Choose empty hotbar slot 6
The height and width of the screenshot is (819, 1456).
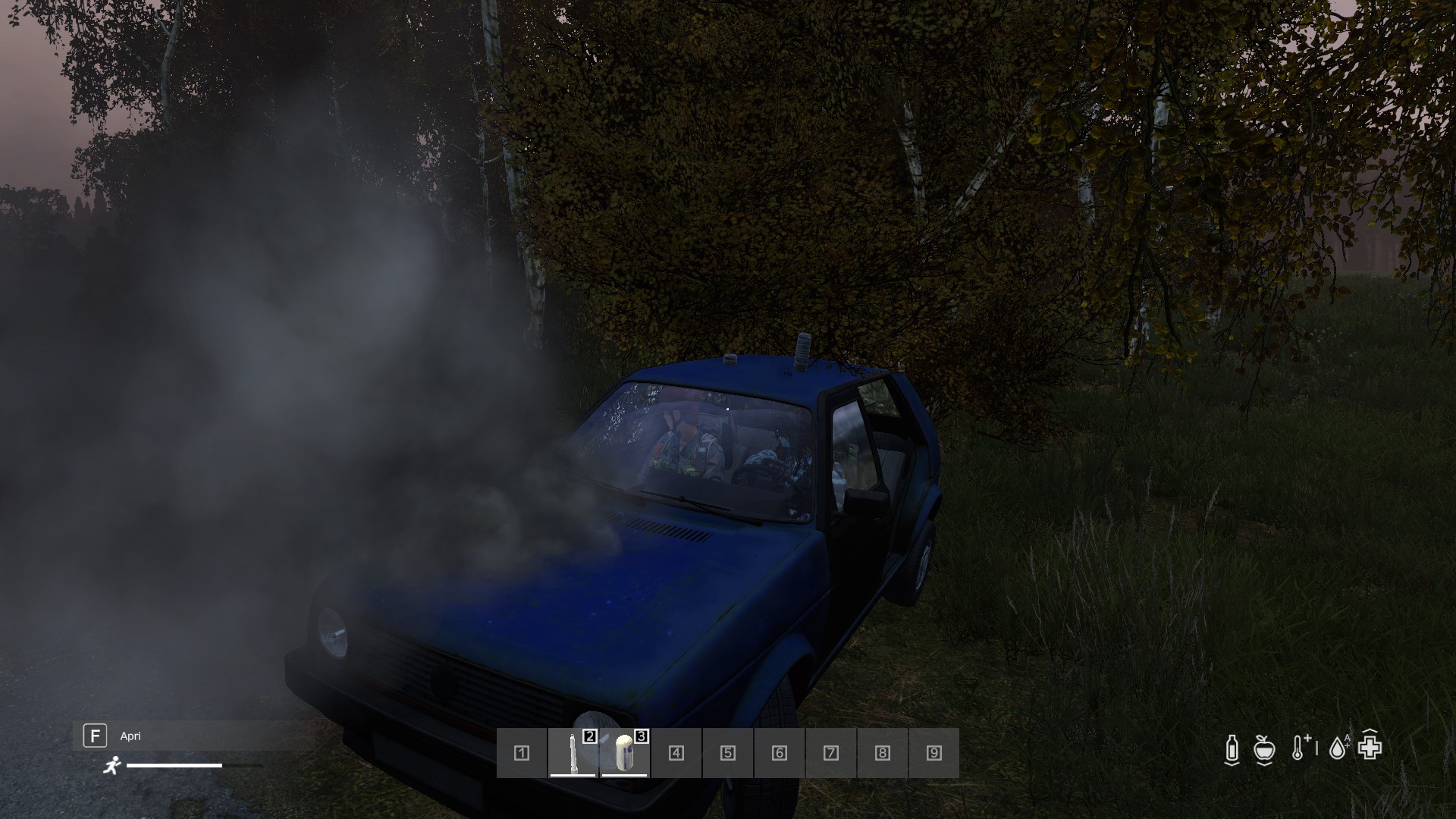(780, 753)
